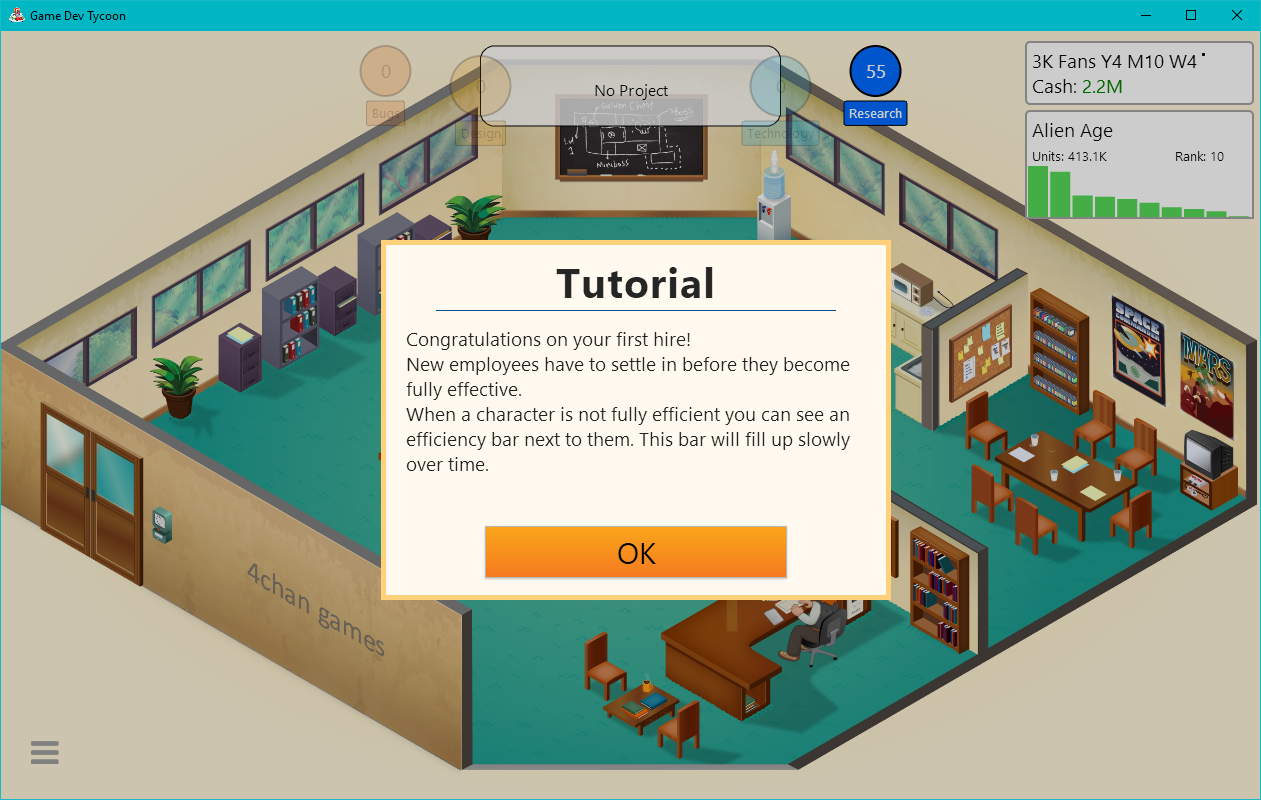This screenshot has width=1261, height=800.
Task: Select the blue Research points bubble
Action: click(x=875, y=72)
